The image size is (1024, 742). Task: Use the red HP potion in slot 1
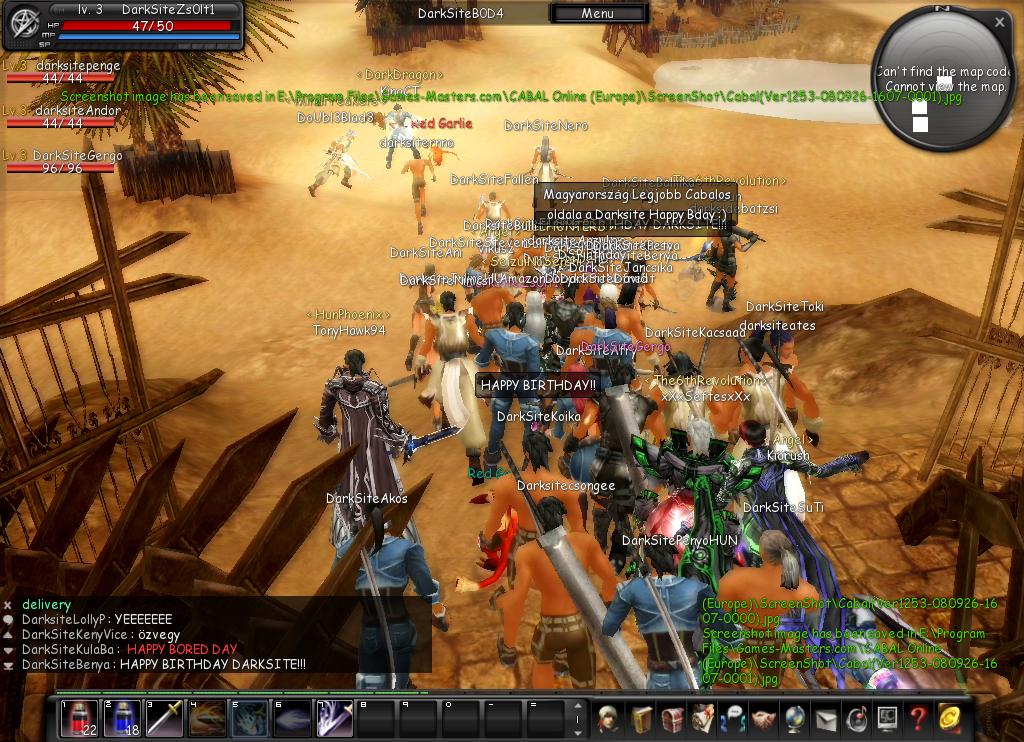point(79,719)
